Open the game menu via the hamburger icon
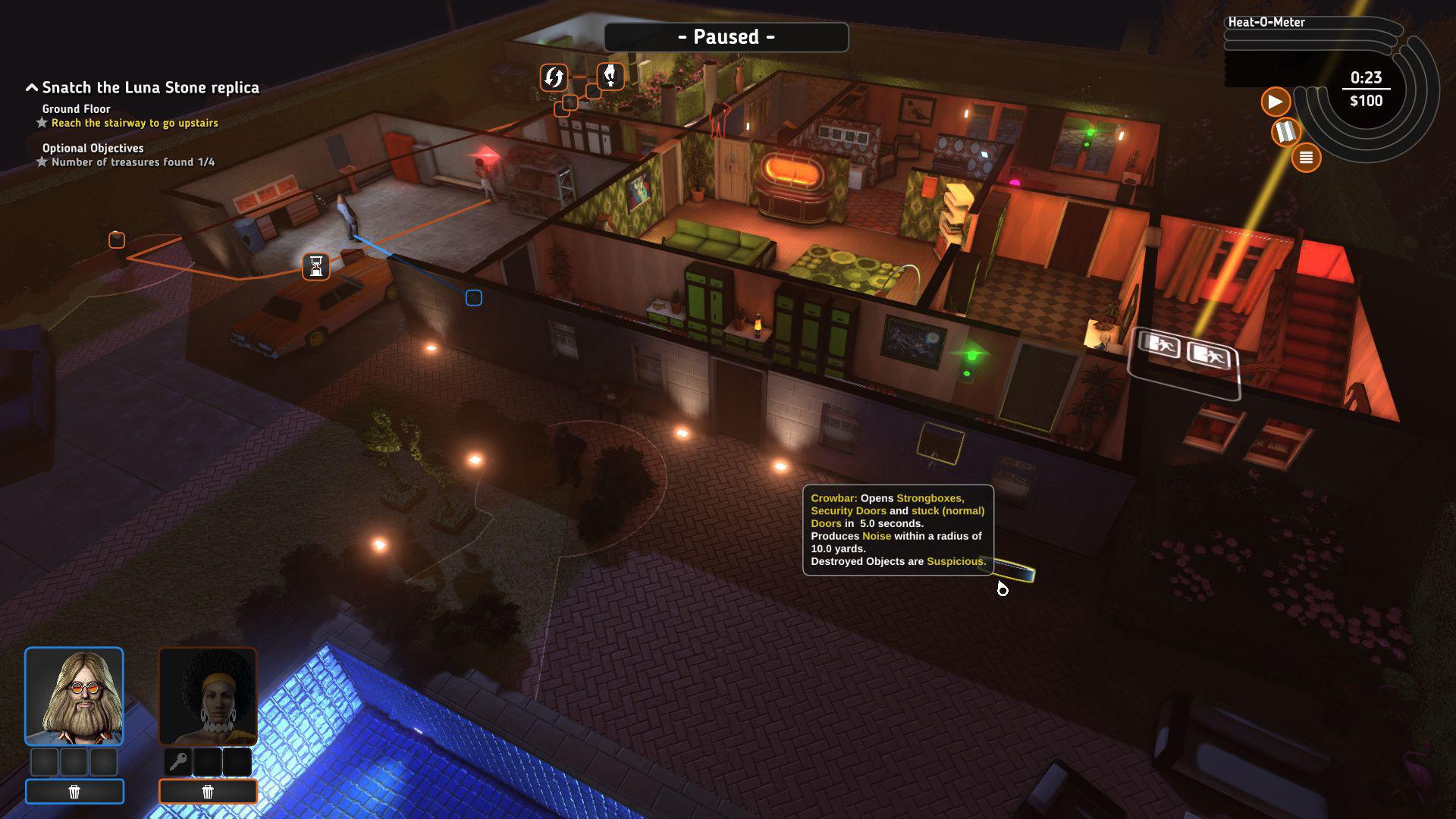Viewport: 1456px width, 819px height. coord(1306,157)
